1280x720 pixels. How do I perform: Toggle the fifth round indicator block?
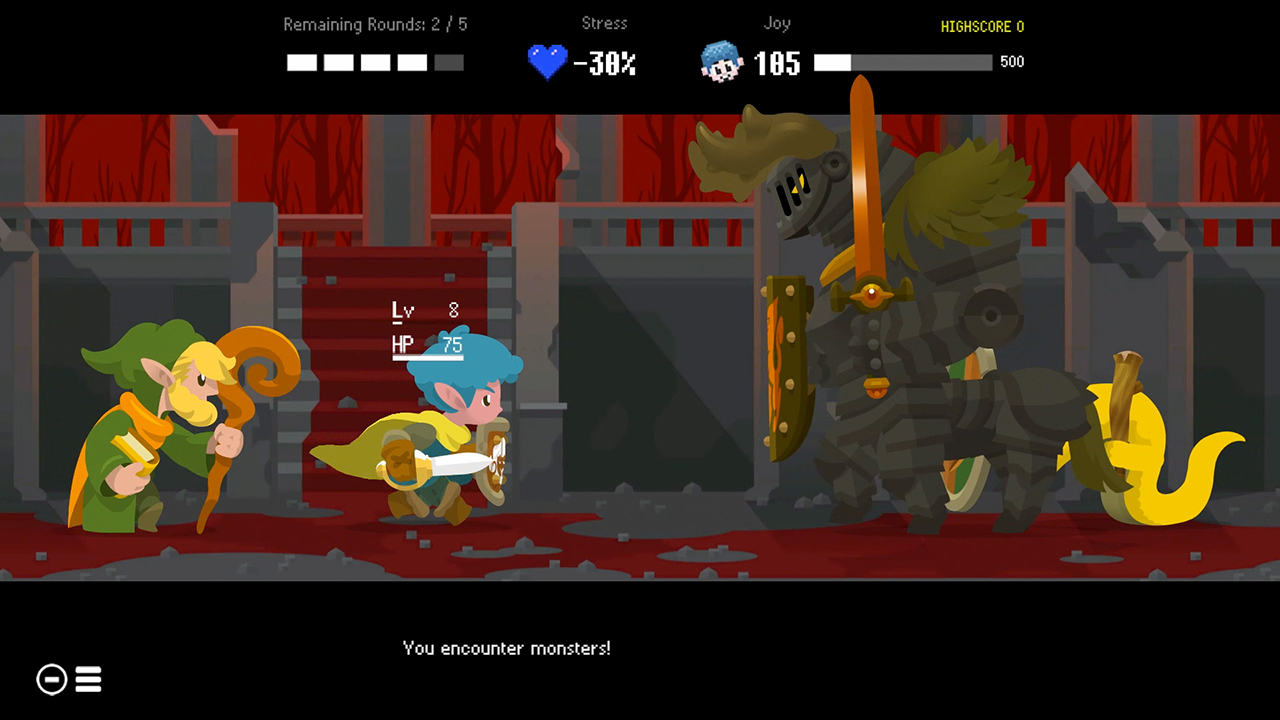tap(448, 62)
